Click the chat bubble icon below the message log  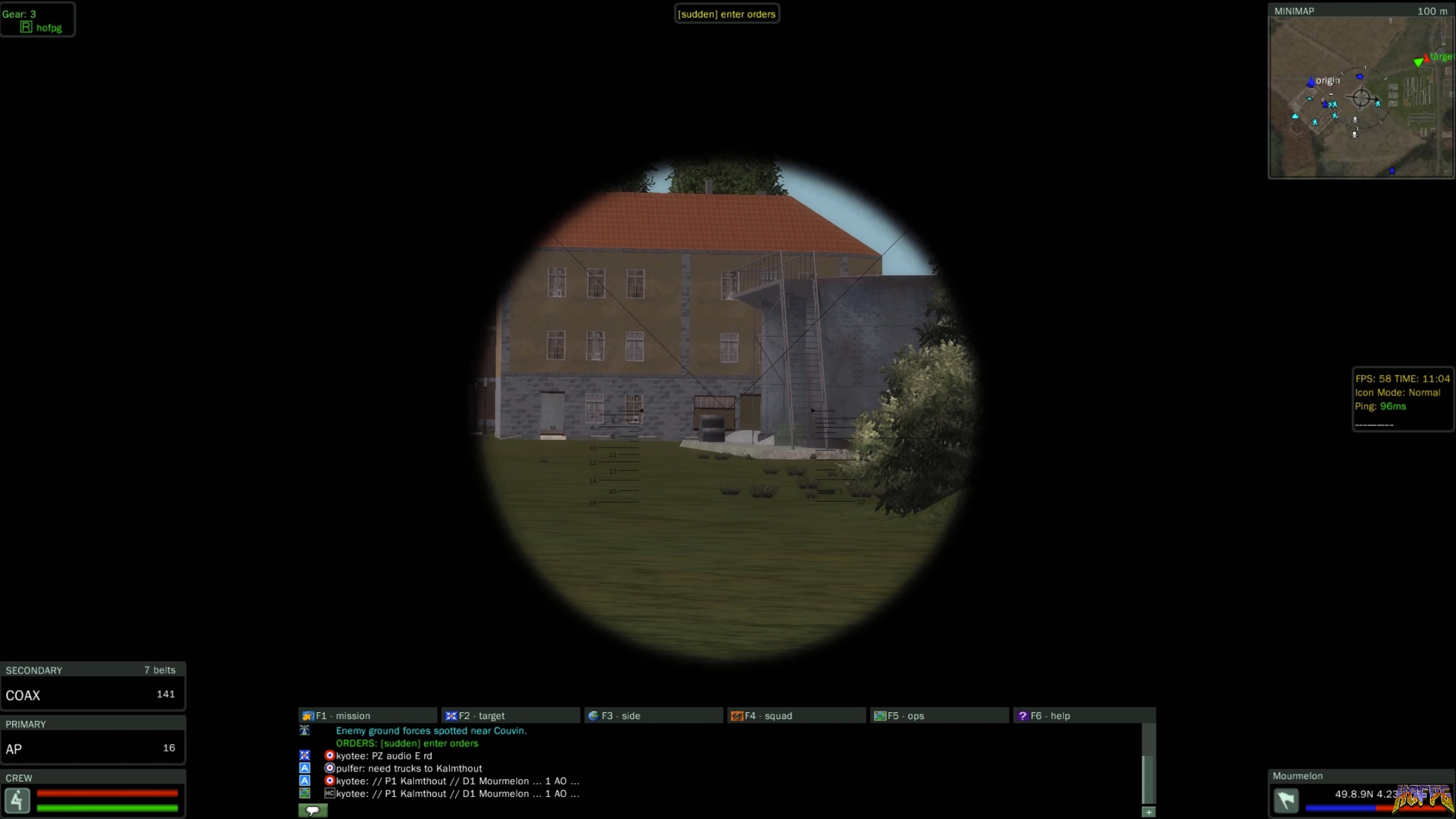click(314, 810)
